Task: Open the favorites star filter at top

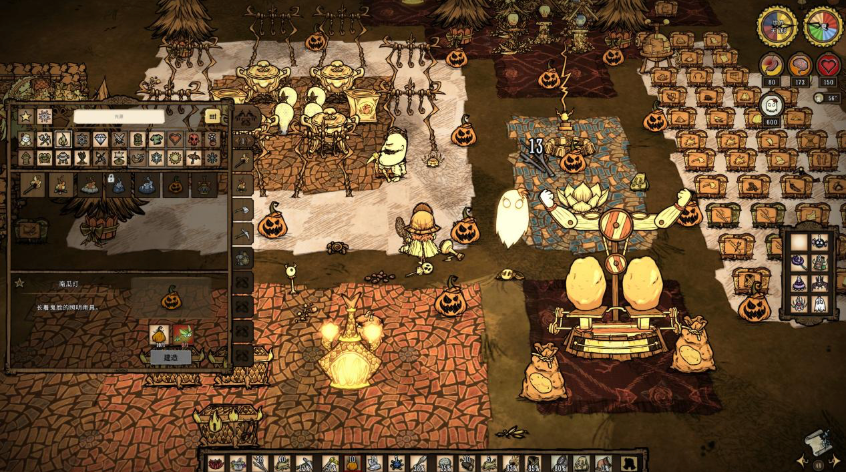Action: (26, 117)
